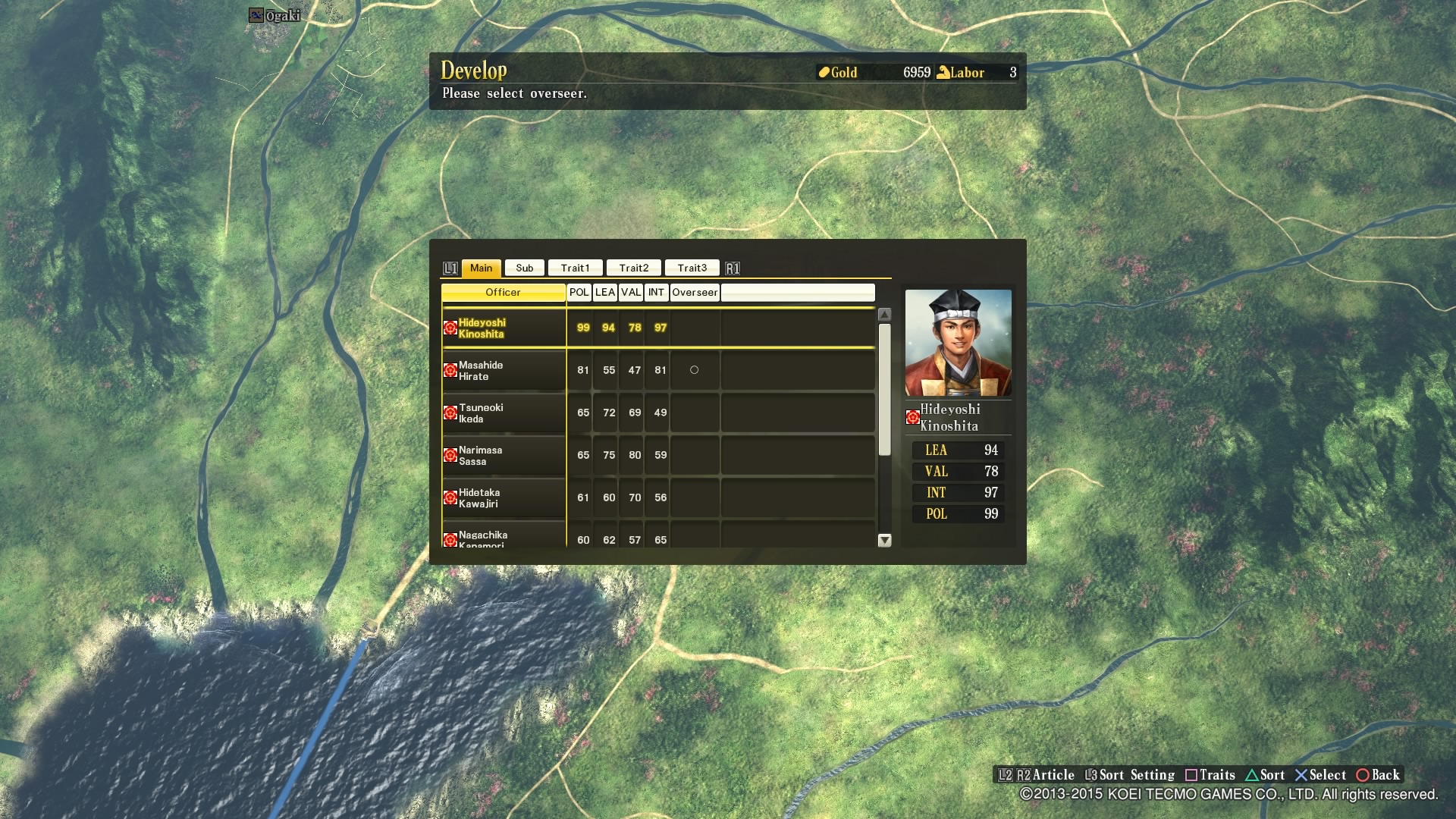The height and width of the screenshot is (819, 1456).
Task: Click Hideyoshi Kinoshita's portrait thumbnail
Action: click(x=958, y=343)
